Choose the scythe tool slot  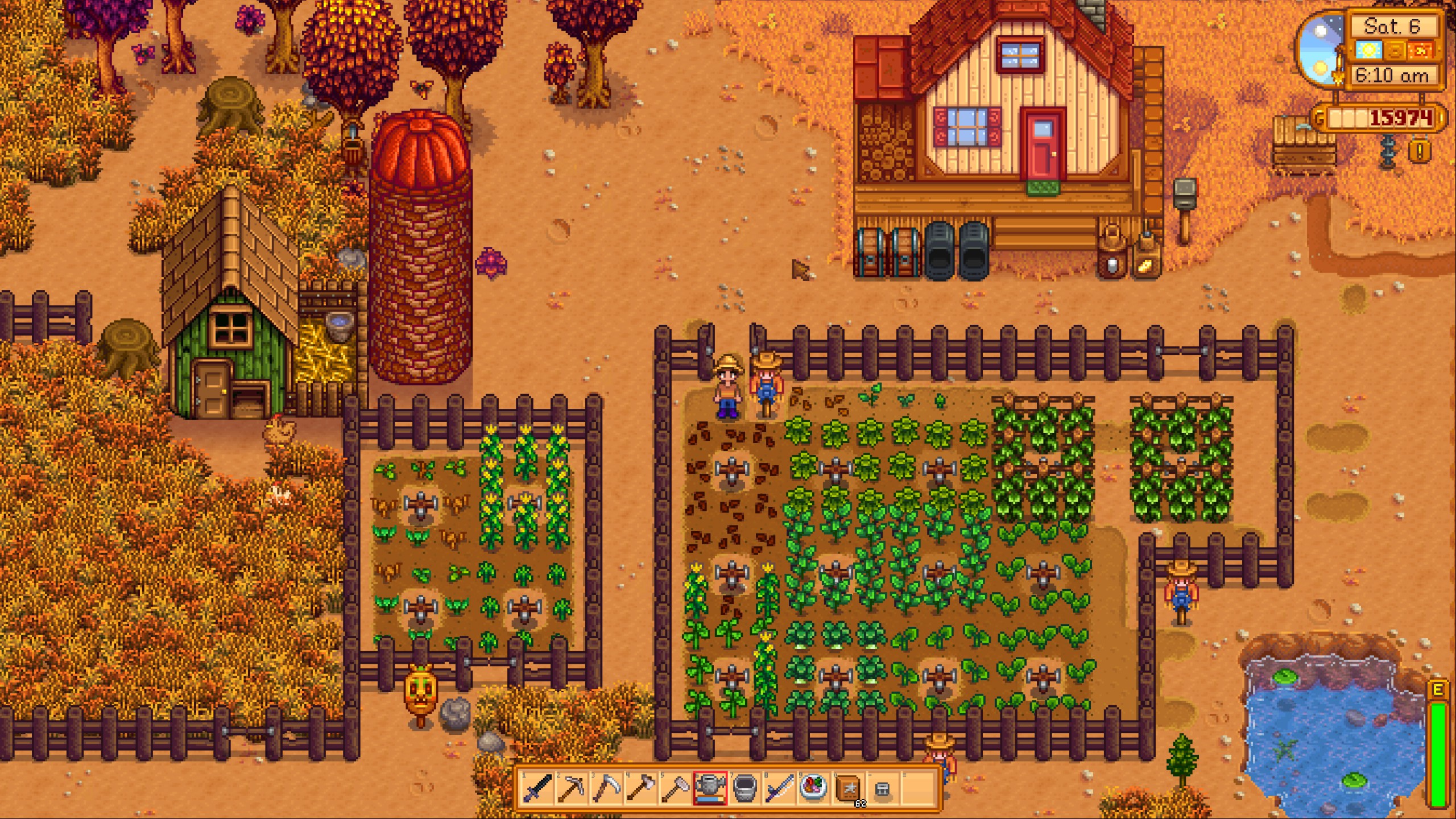(x=606, y=788)
